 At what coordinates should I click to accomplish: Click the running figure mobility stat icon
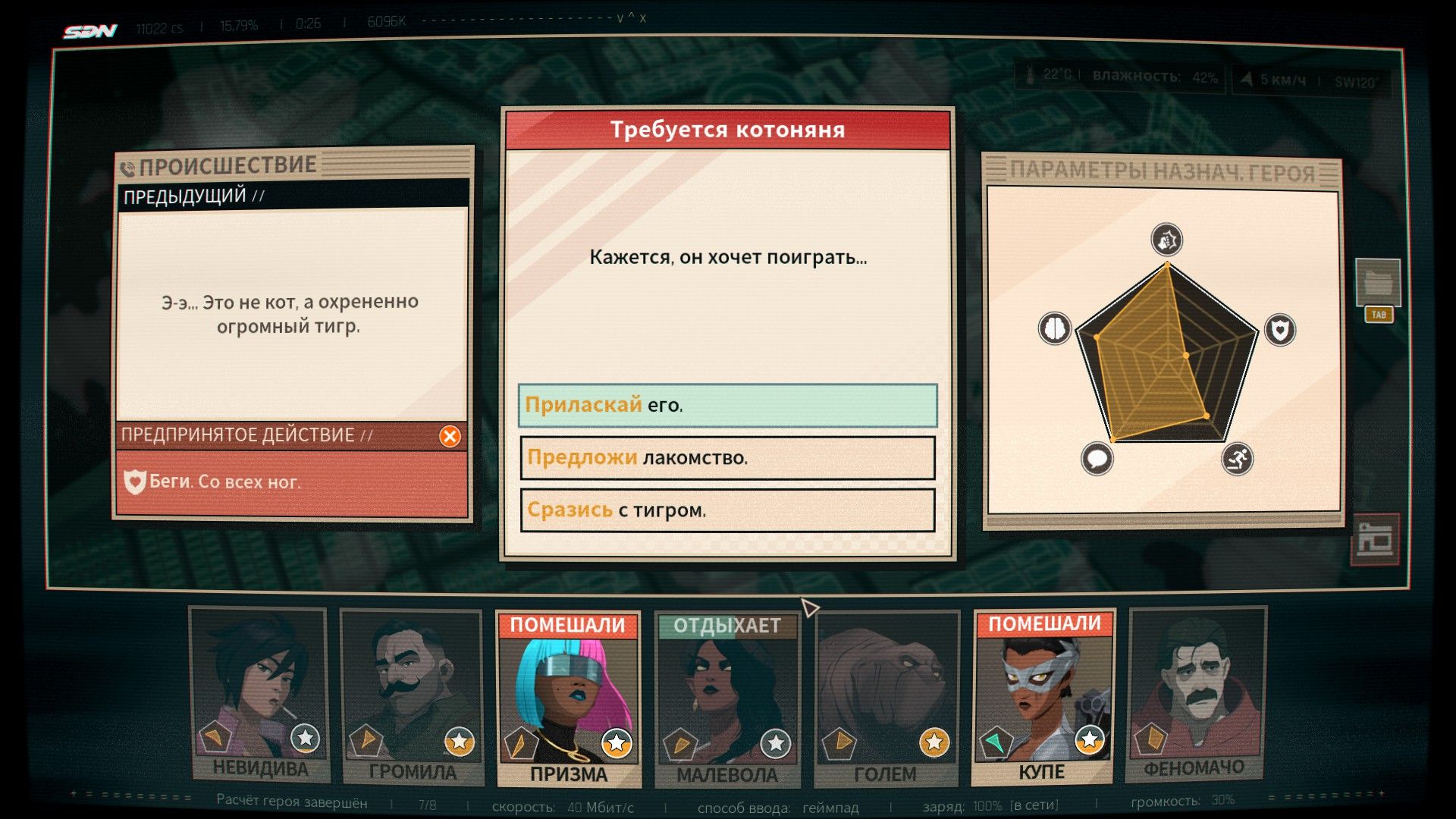[1237, 459]
